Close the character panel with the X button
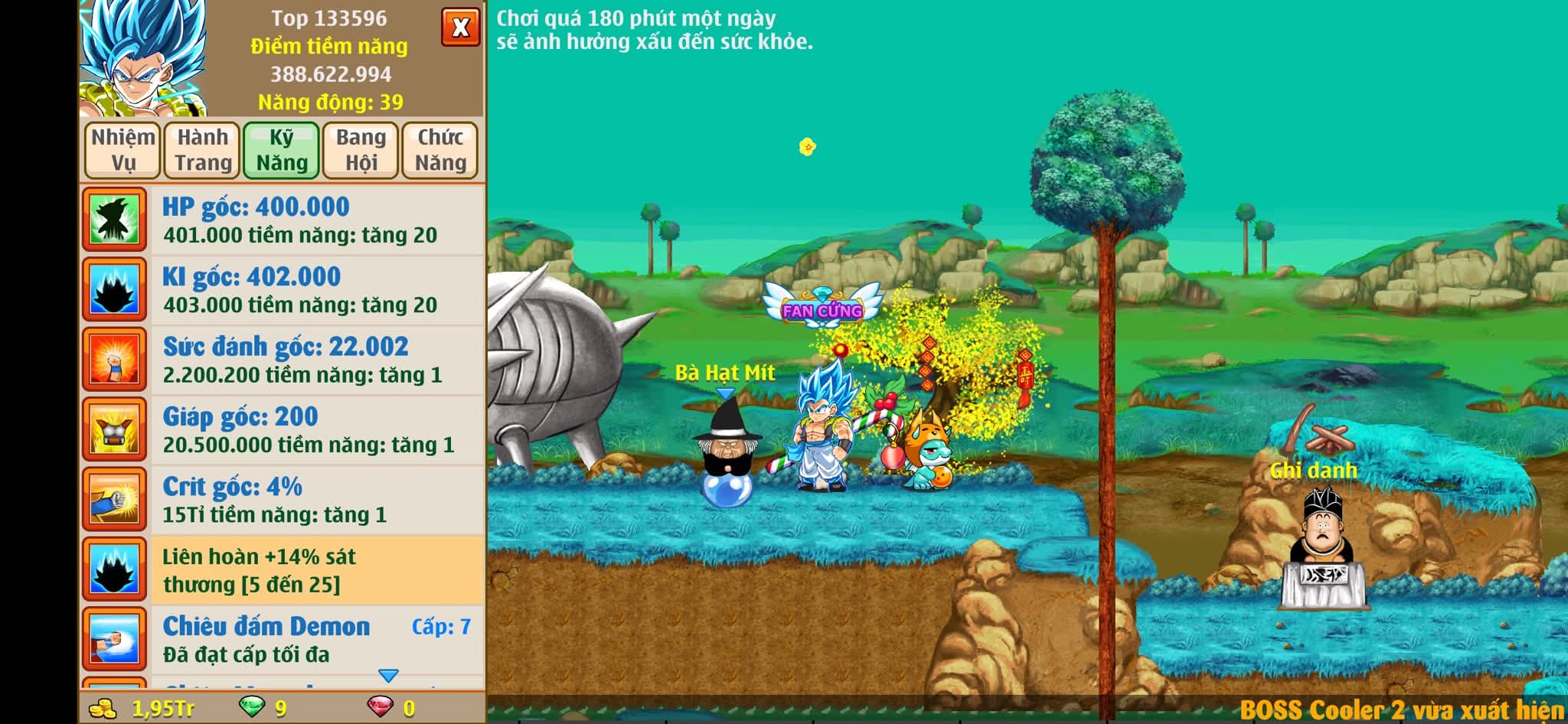Image resolution: width=1568 pixels, height=724 pixels. click(460, 28)
